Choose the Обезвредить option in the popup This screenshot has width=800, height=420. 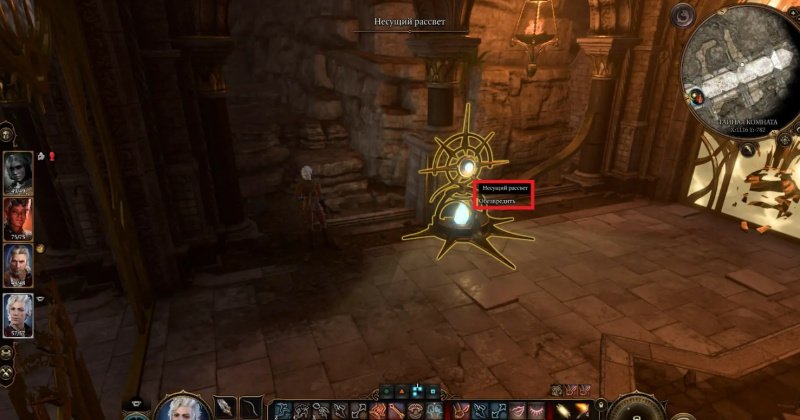(503, 201)
